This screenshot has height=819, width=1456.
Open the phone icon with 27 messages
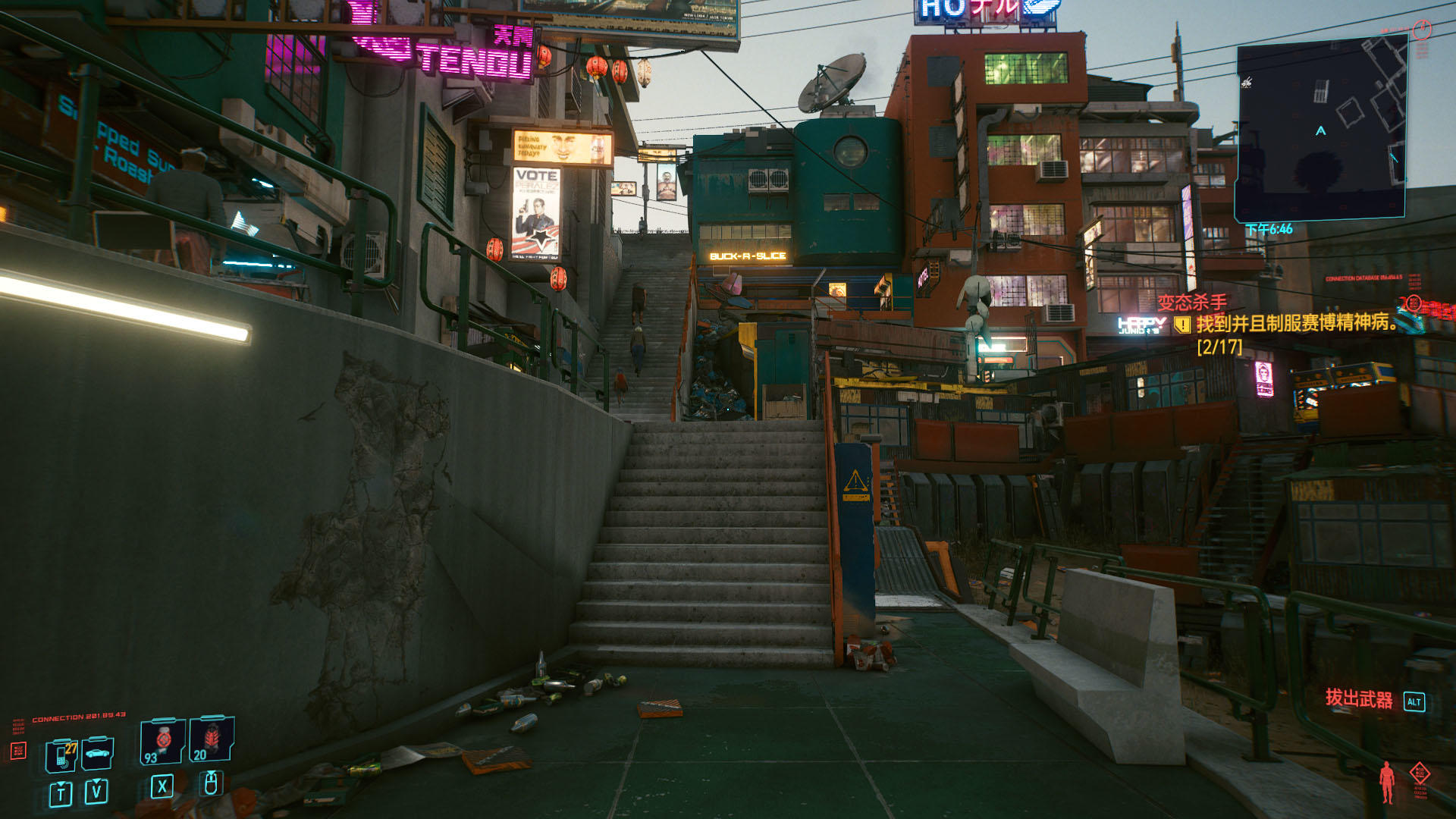61,755
